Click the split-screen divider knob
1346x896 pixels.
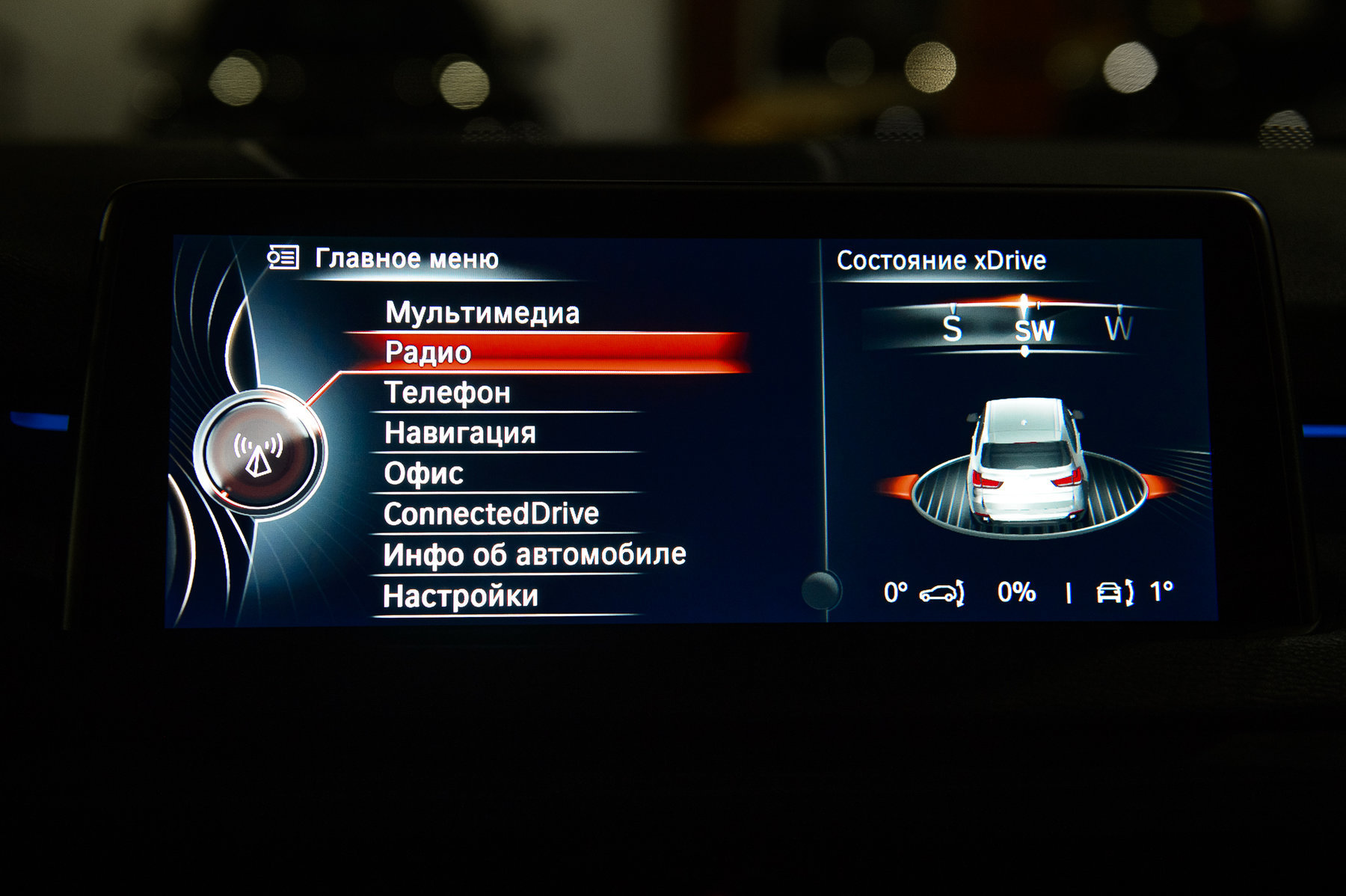click(x=820, y=590)
